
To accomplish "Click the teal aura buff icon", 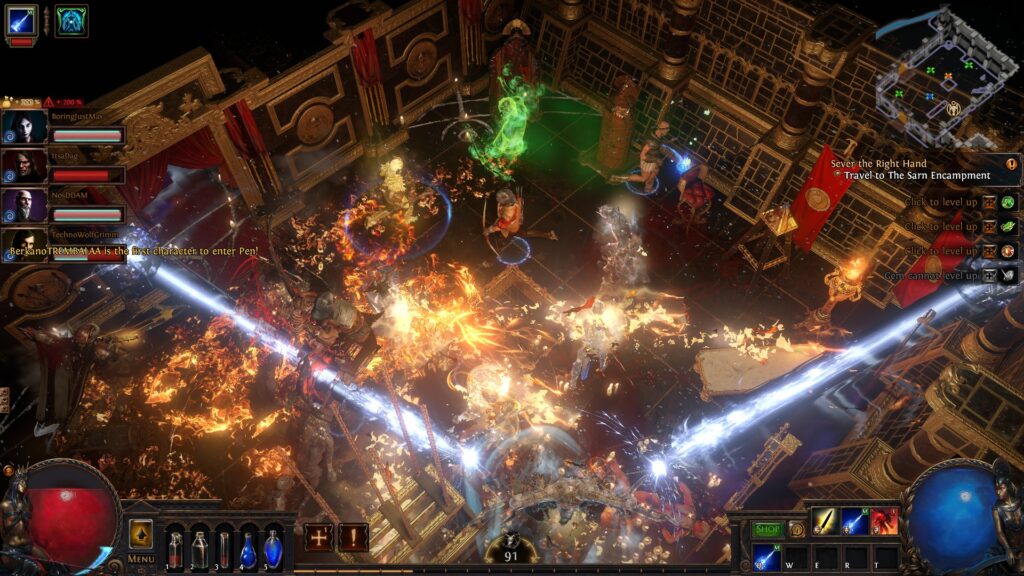I will 71,21.
